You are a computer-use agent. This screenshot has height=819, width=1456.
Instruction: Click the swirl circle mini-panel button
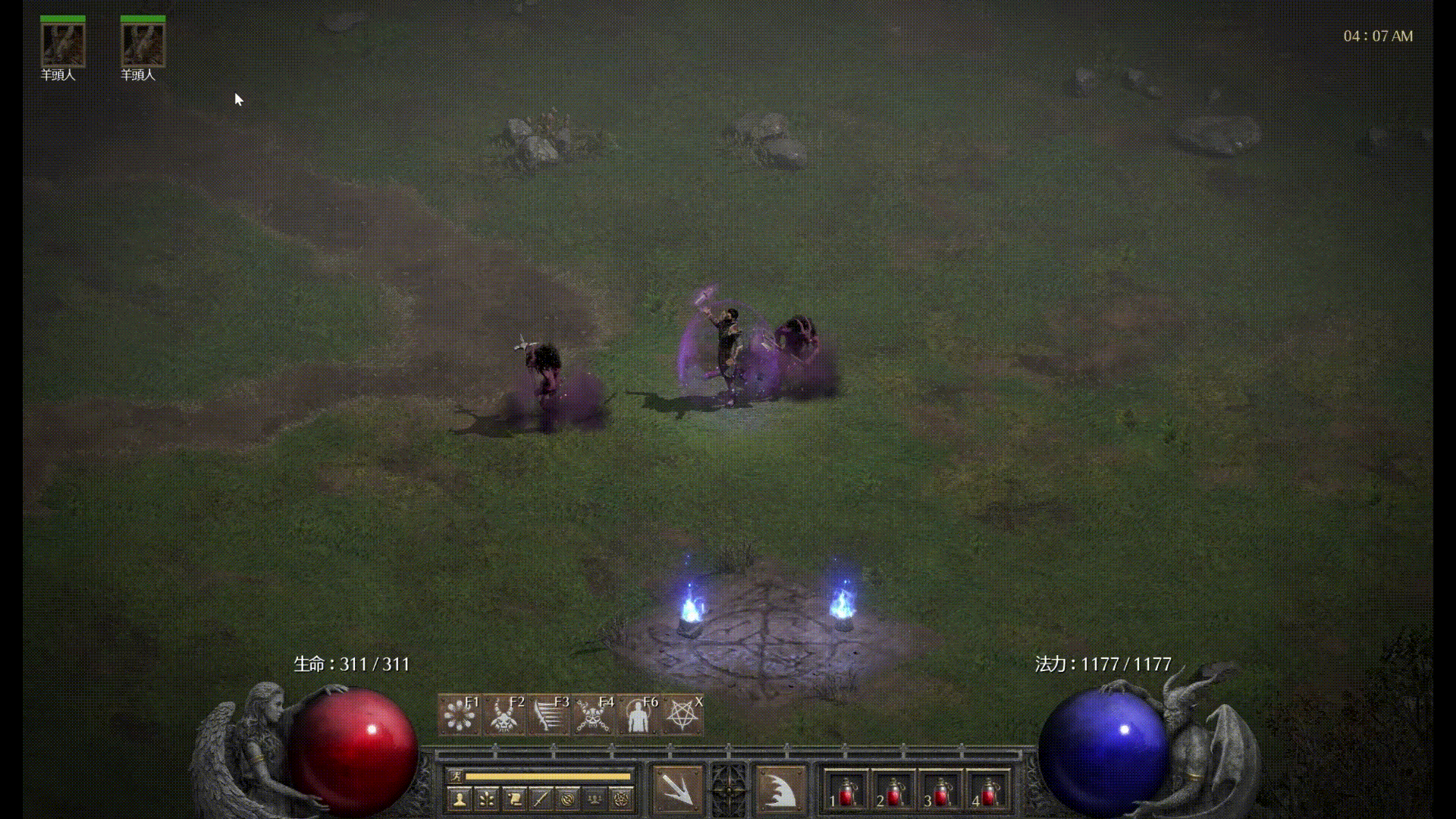click(567, 799)
